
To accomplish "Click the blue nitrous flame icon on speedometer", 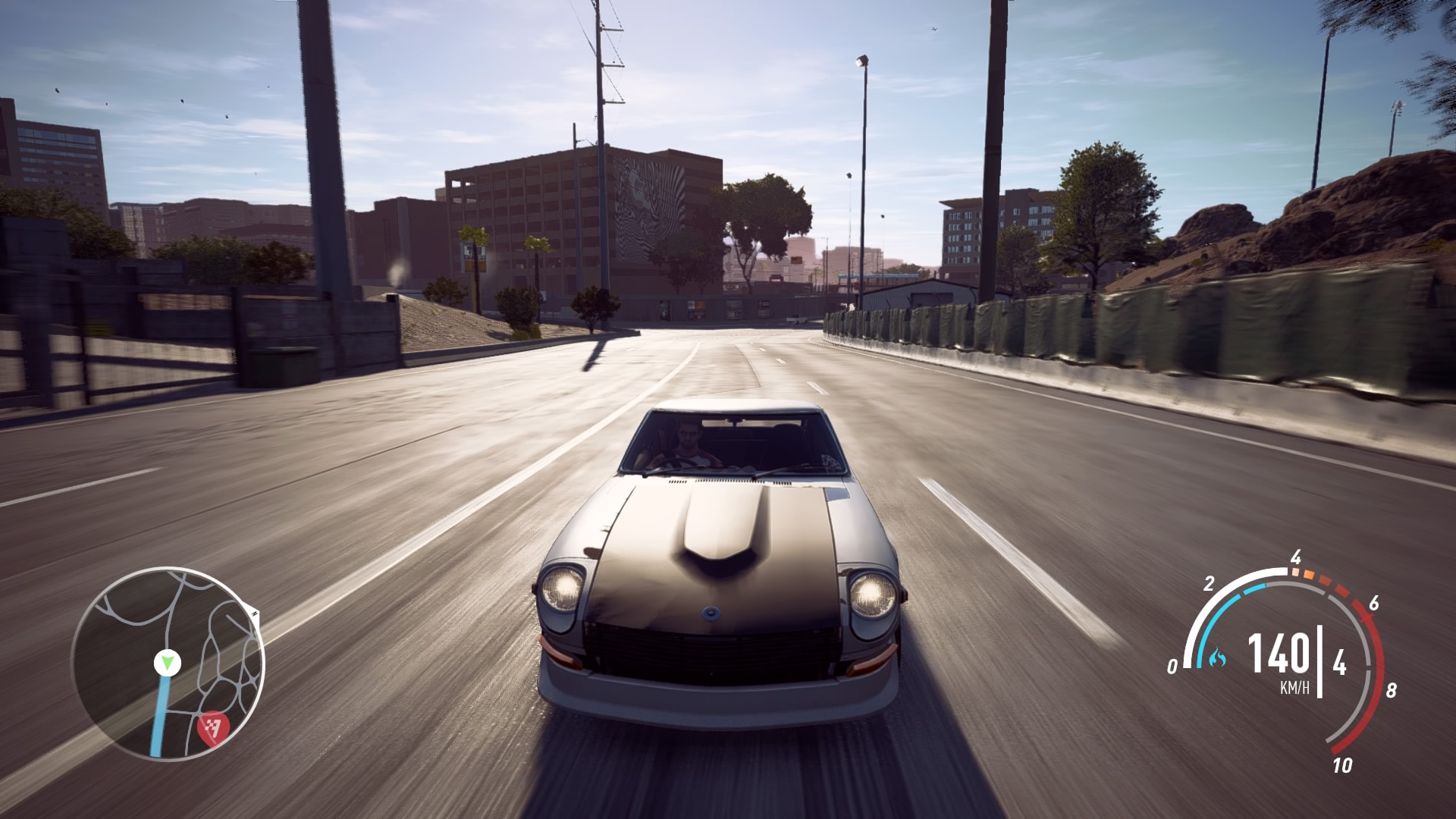I will click(1217, 657).
